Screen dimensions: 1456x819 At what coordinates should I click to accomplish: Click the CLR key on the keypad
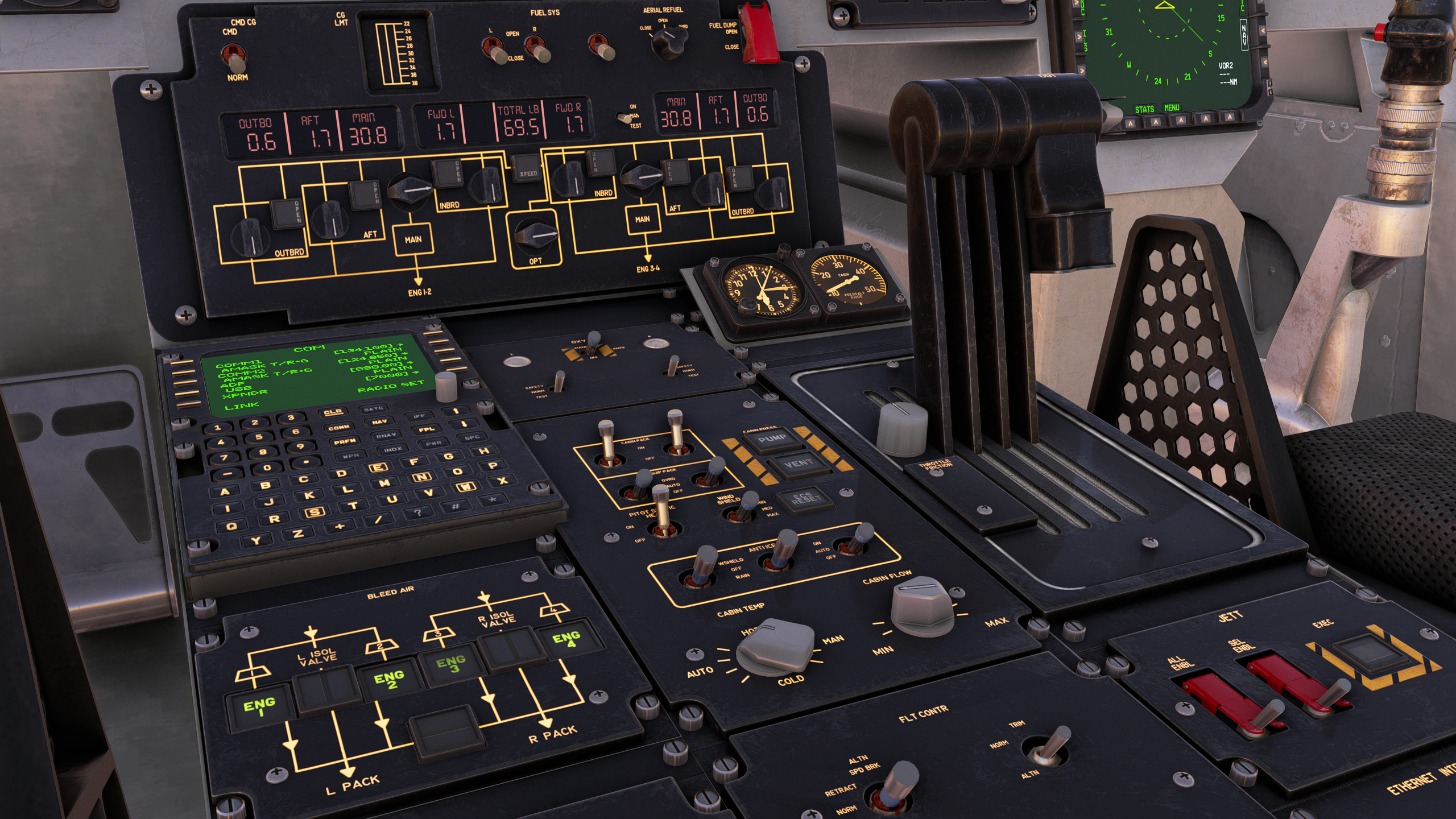click(333, 412)
